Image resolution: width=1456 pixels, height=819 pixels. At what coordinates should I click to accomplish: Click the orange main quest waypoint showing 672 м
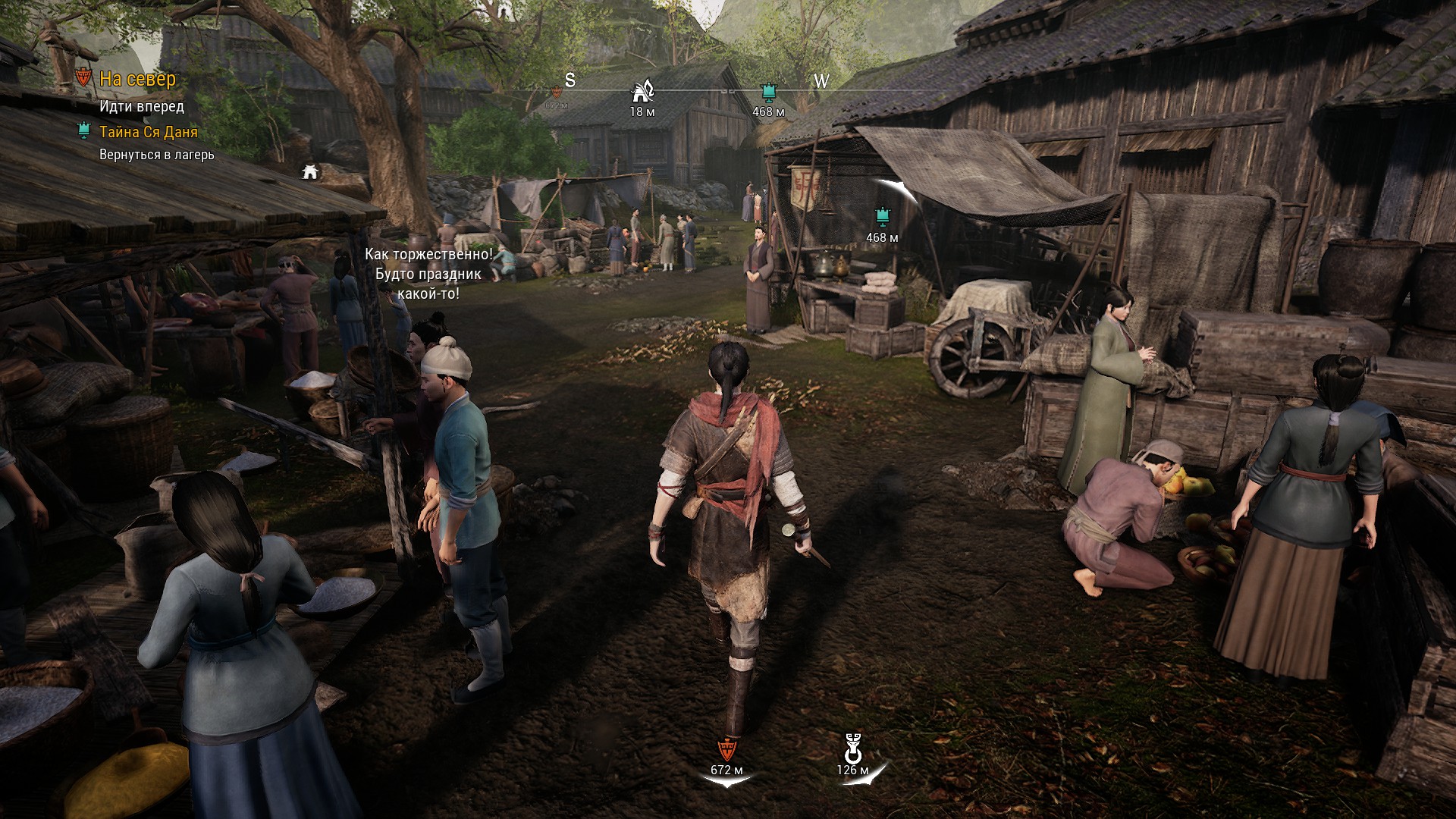(x=726, y=750)
